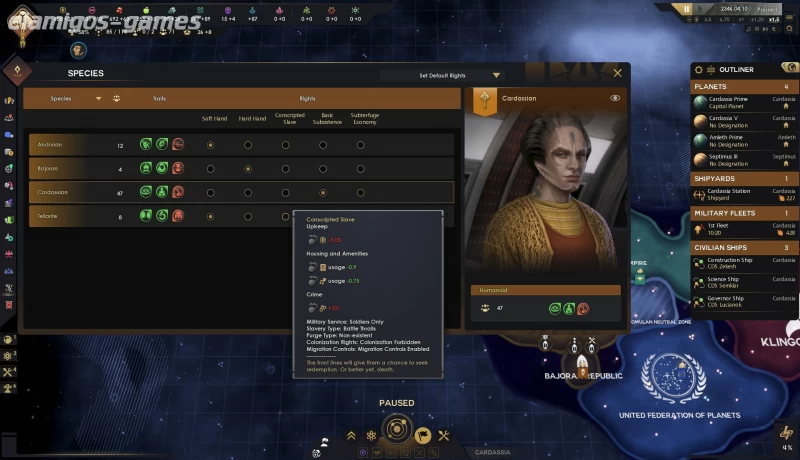Open the Set Default Rights dropdown
800x460 pixels.
point(446,75)
